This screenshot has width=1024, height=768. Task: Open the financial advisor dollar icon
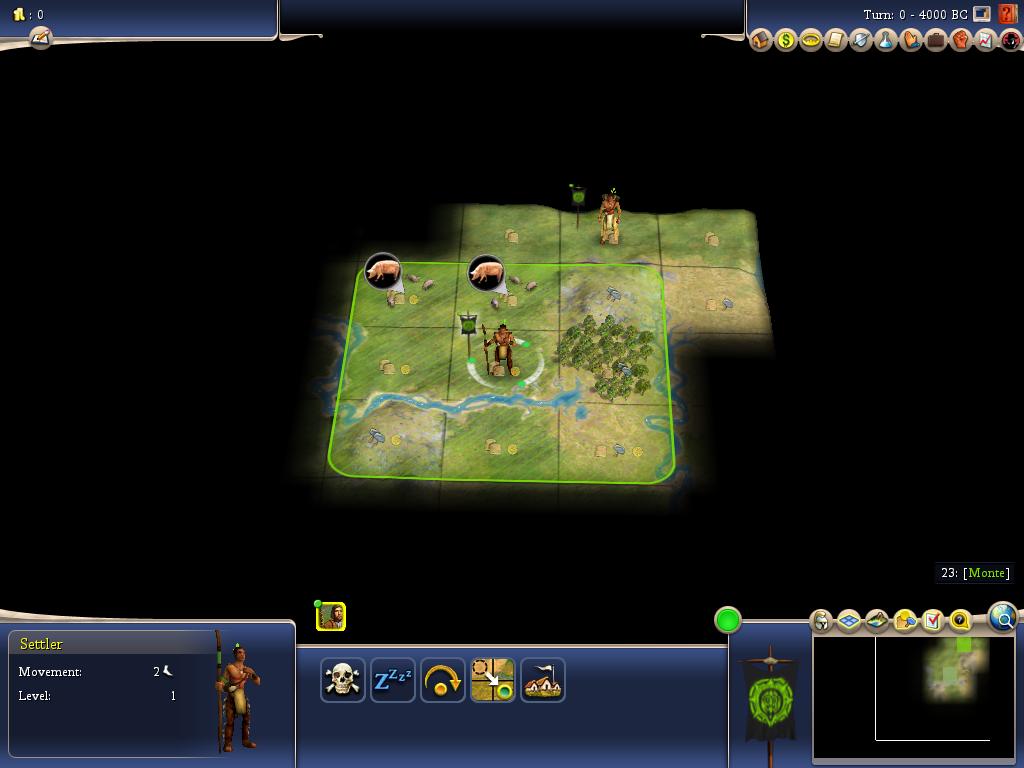point(786,41)
